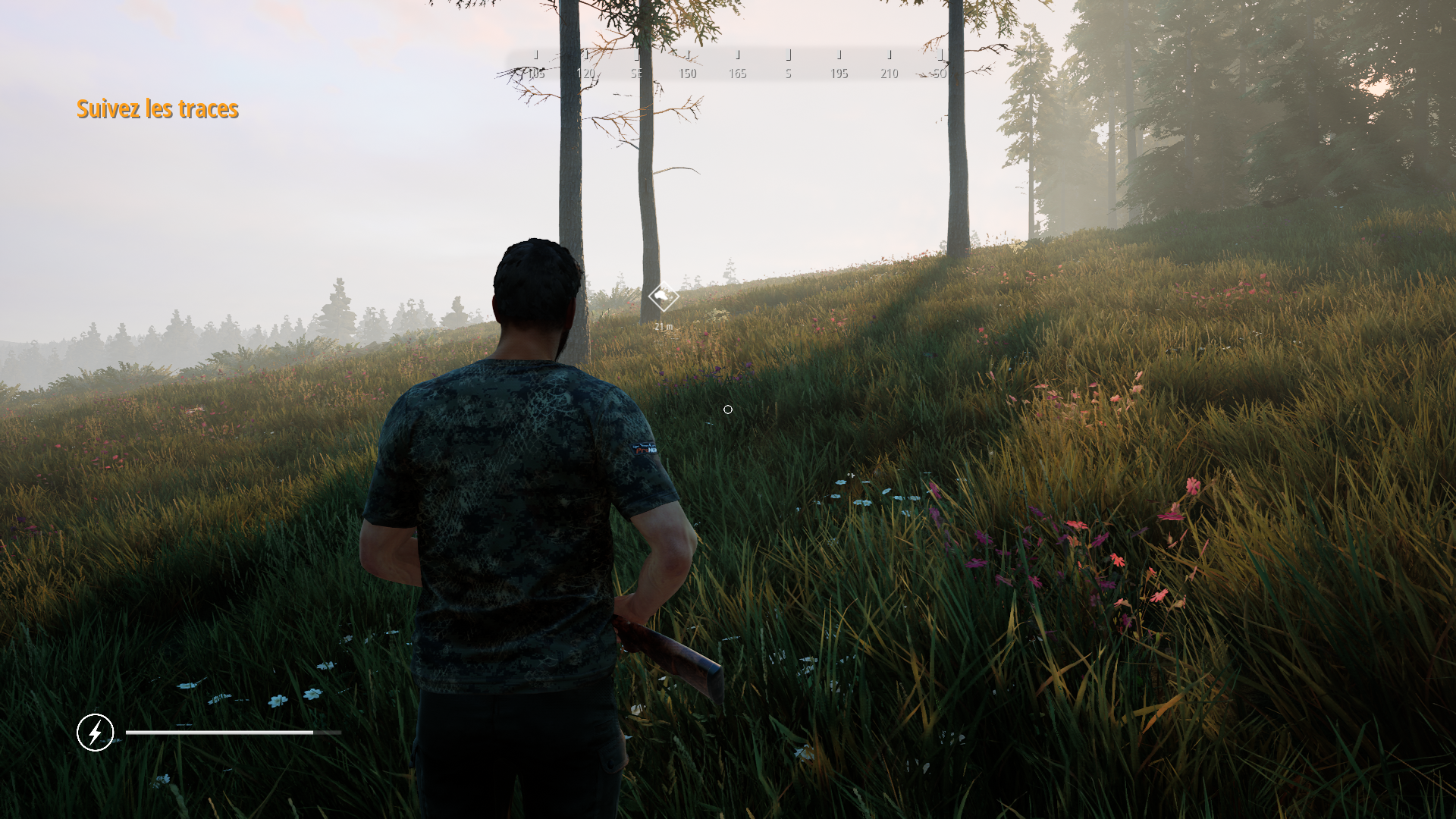Click the compass heading strip

click(737, 65)
